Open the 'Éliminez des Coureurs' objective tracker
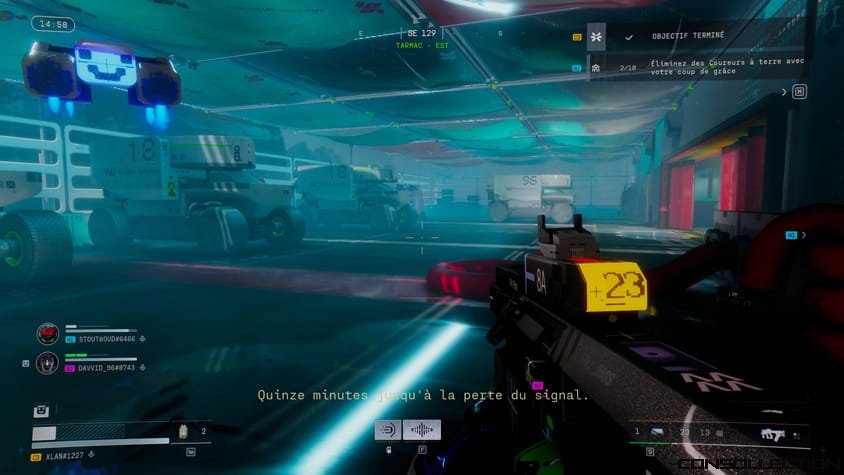This screenshot has height=475, width=844. pos(724,68)
